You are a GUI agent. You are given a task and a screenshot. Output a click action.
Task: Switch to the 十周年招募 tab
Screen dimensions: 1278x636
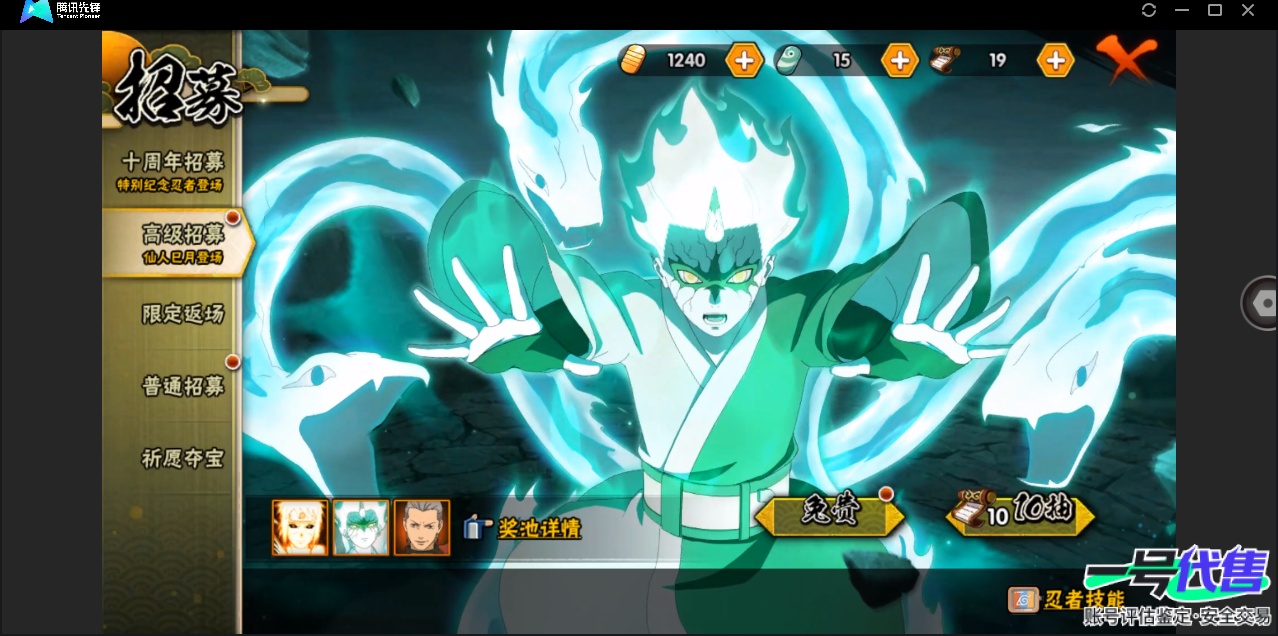coord(172,169)
